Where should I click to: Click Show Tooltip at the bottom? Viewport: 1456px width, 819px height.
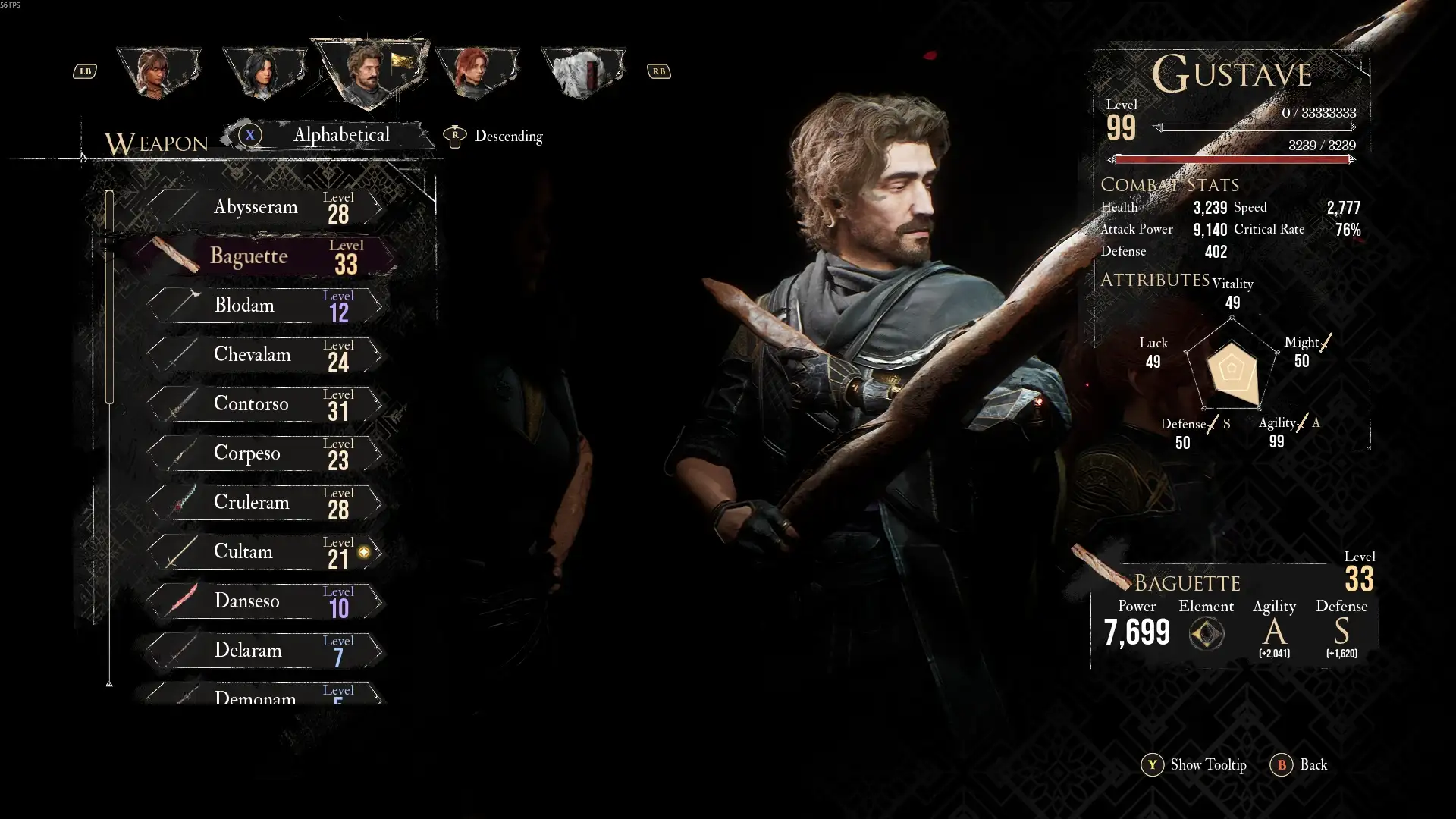pos(1194,764)
